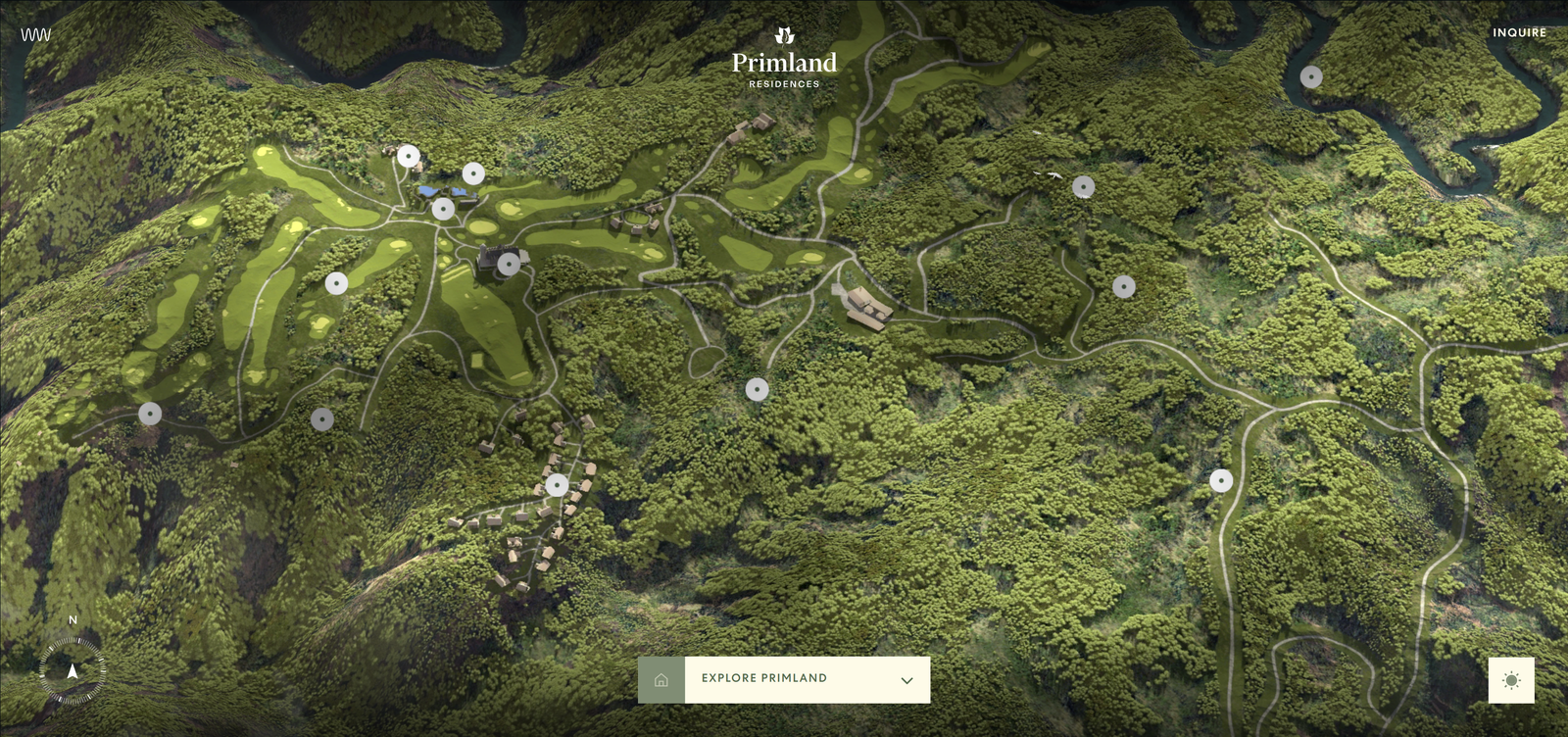1568x737 pixels.
Task: Click the marker near the soaring bird
Action: [1083, 184]
